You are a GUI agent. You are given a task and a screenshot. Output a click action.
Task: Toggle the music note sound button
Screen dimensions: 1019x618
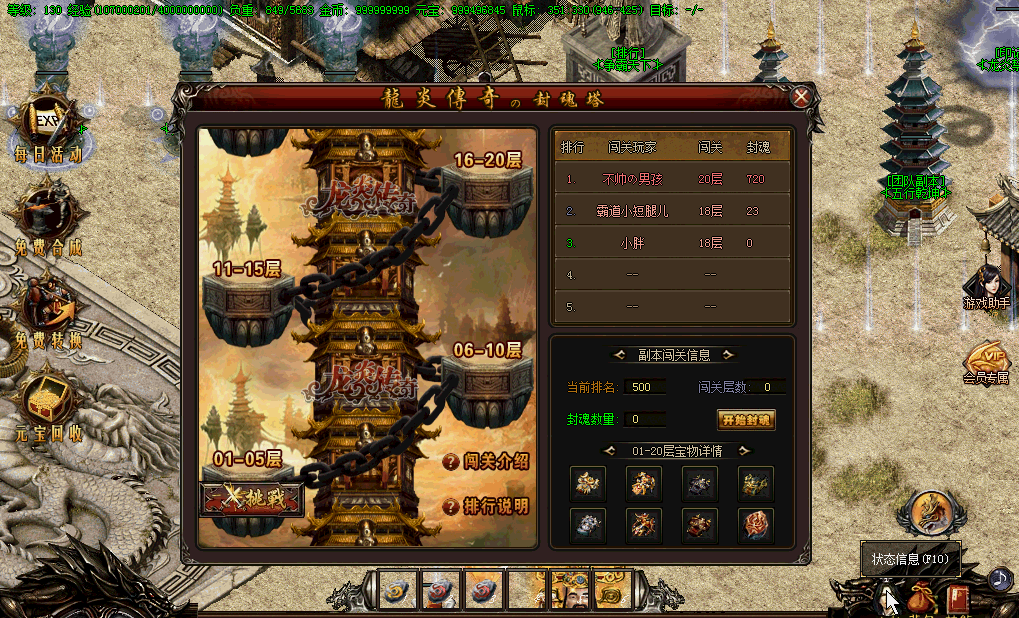click(x=999, y=579)
